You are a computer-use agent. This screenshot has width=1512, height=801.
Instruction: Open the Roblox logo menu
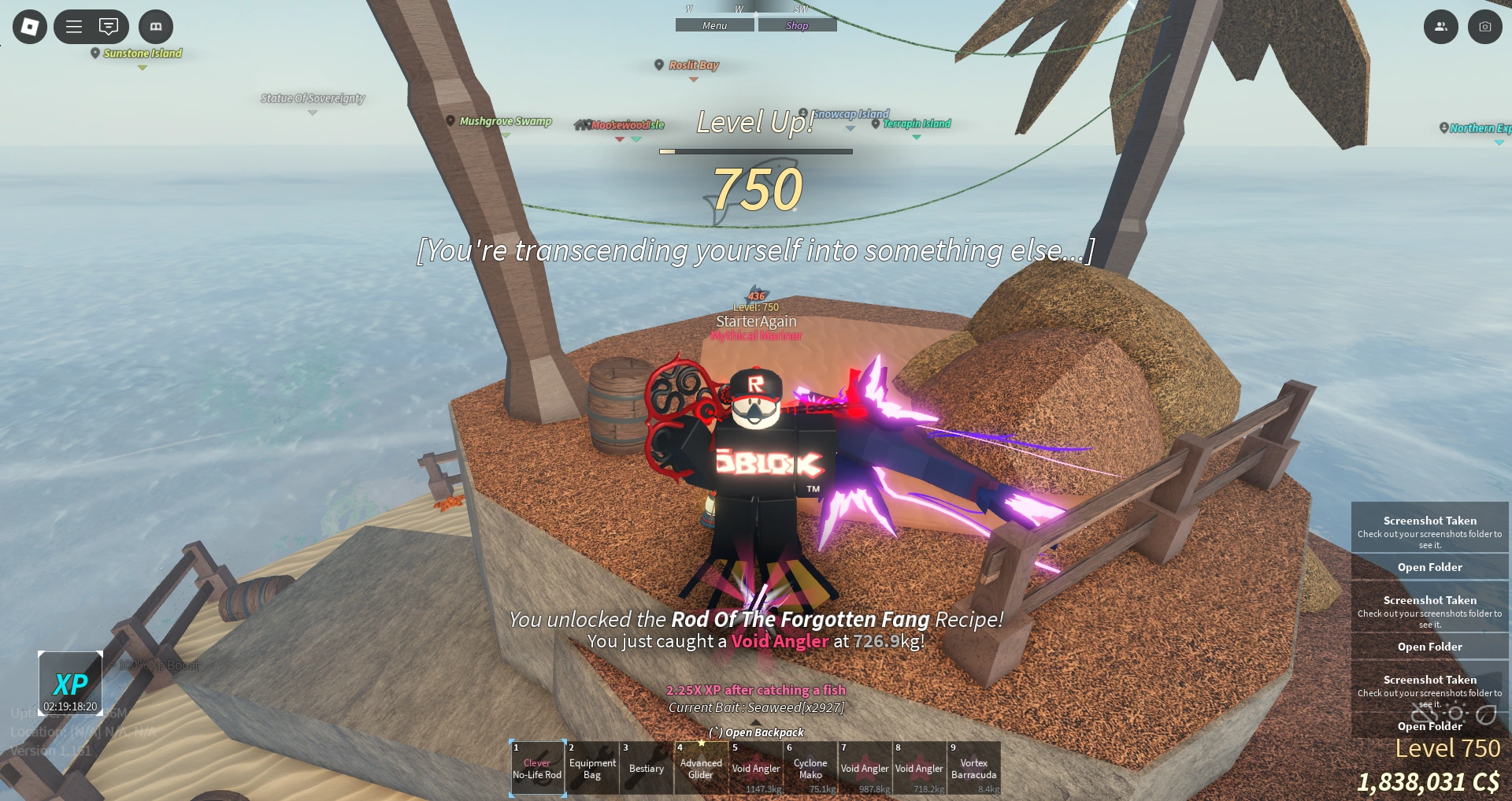pos(29,26)
